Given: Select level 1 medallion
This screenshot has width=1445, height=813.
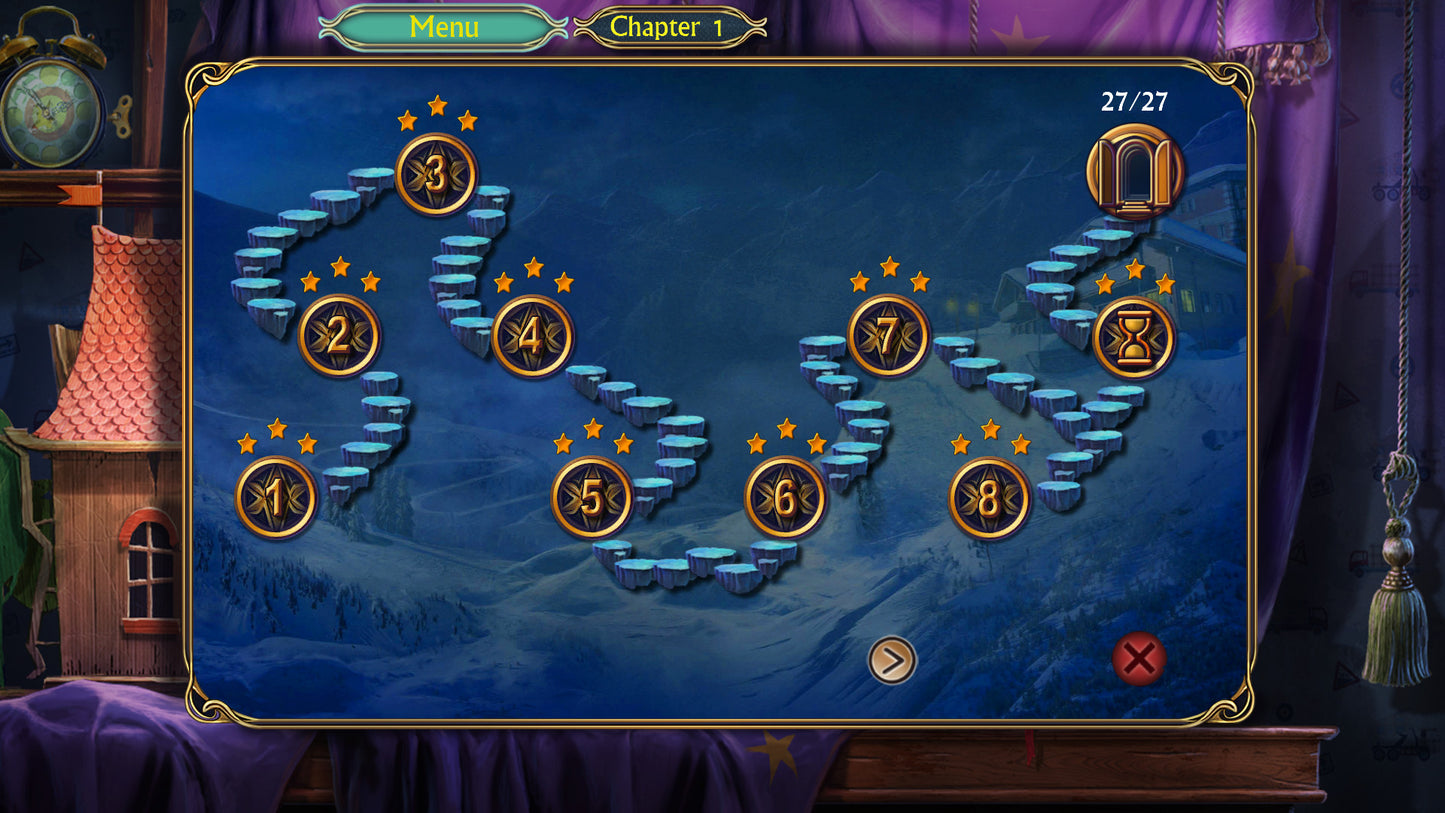Looking at the screenshot, I should (x=276, y=497).
